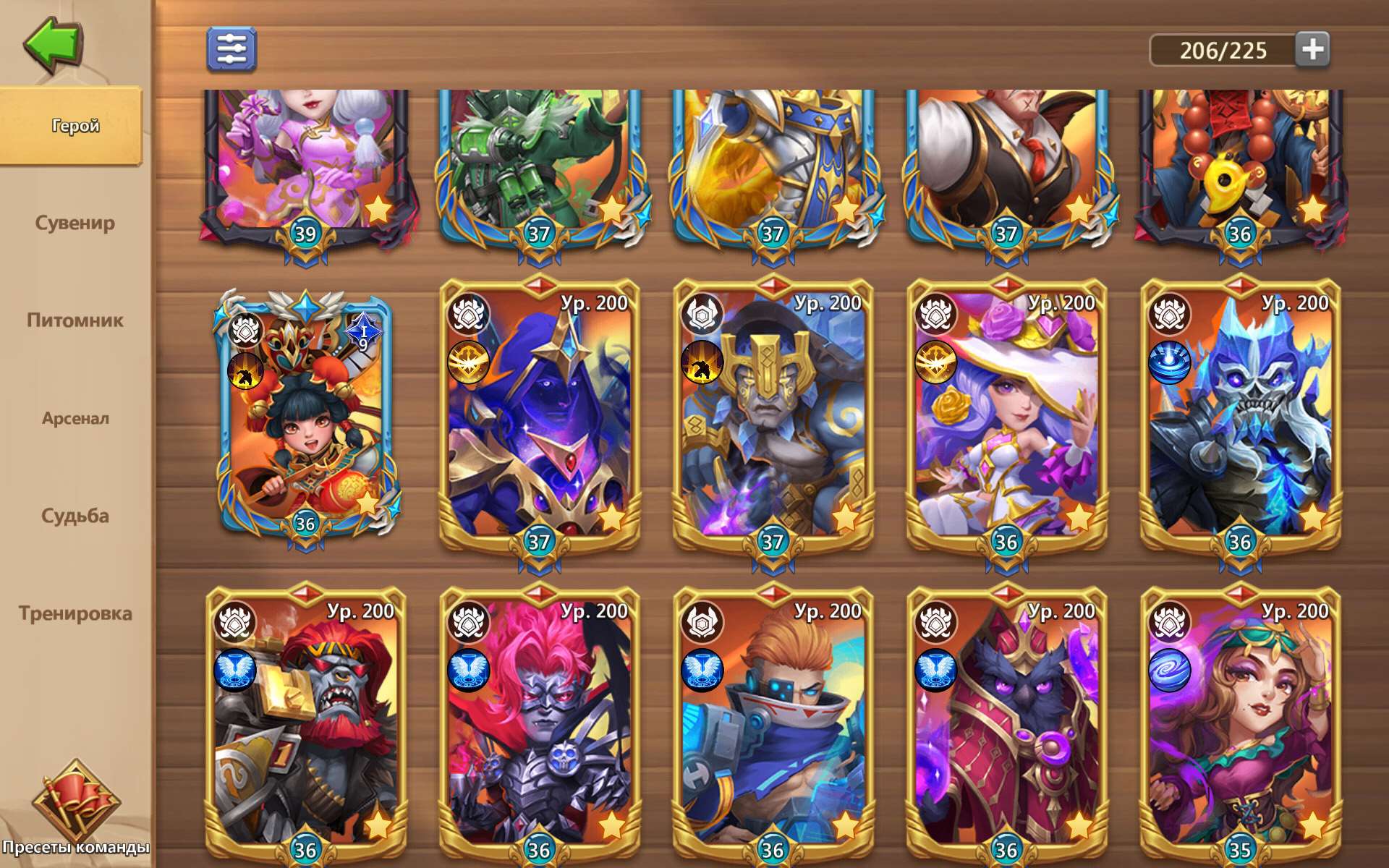1389x868 pixels.
Task: Switch to the Сувенир tab
Action: pyautogui.click(x=75, y=223)
